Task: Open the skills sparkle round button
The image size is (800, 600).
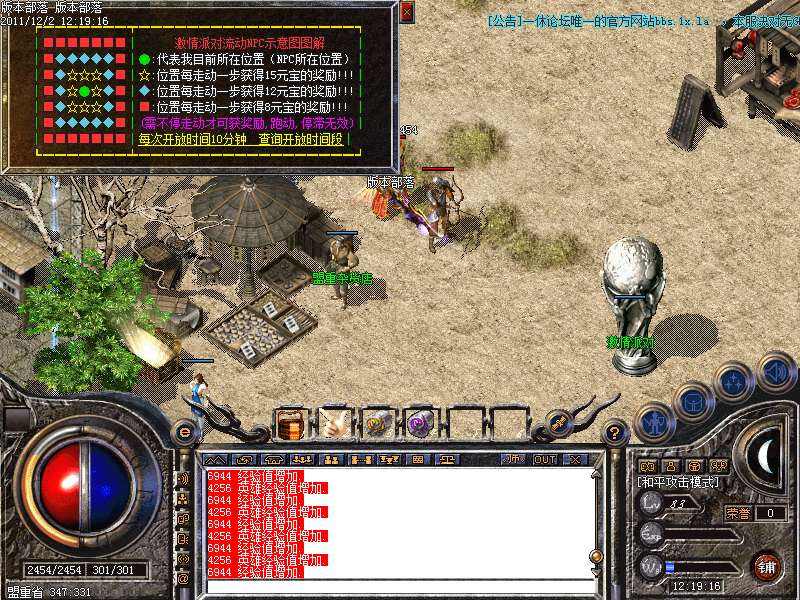Action: click(x=735, y=383)
